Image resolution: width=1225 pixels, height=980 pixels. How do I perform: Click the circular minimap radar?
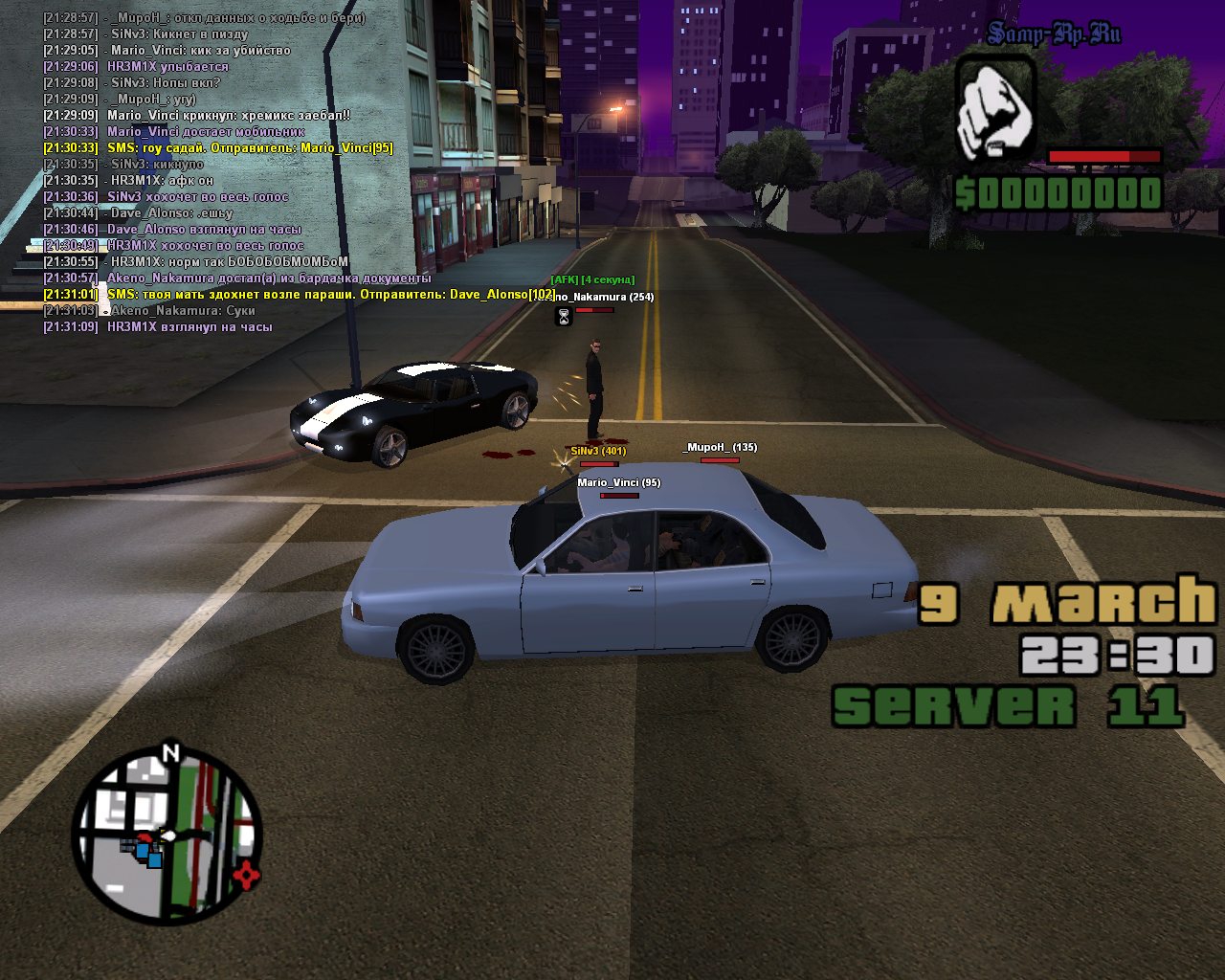pos(167,835)
